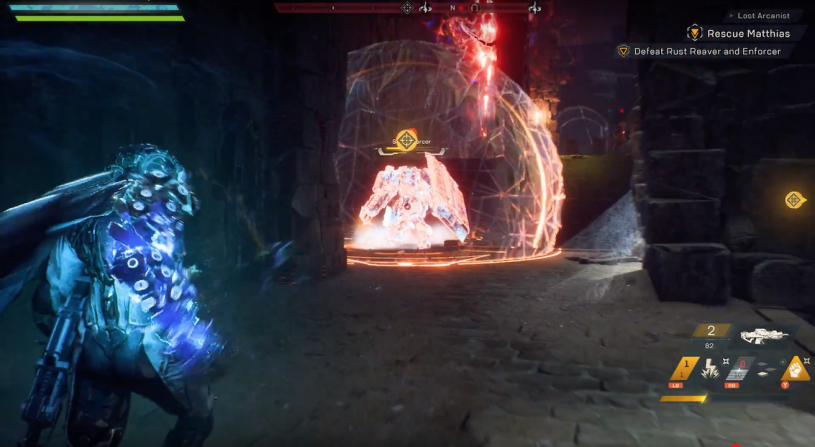The height and width of the screenshot is (447, 815).
Task: Click the Lost Arcanist mission title
Action: [x=763, y=16]
